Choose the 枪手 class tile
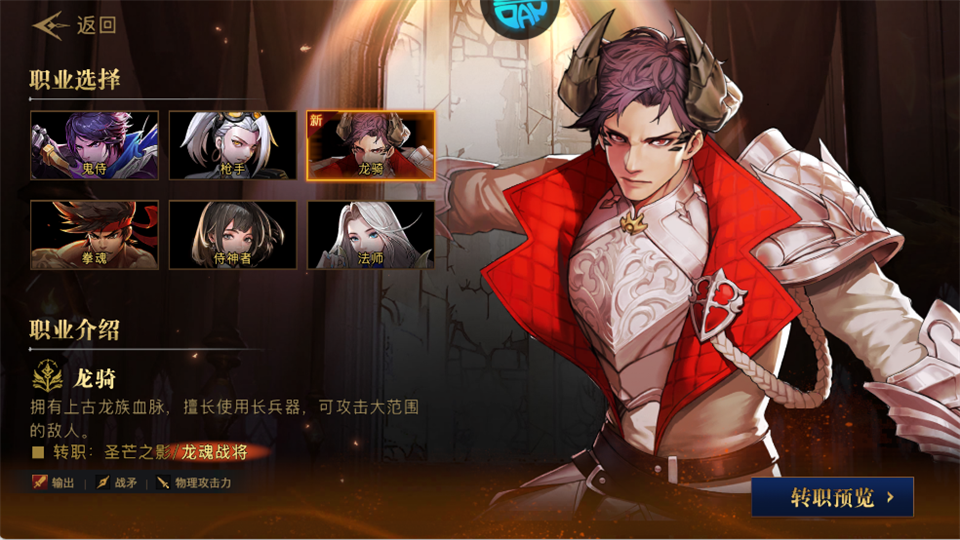Image resolution: width=960 pixels, height=540 pixels. [x=232, y=145]
